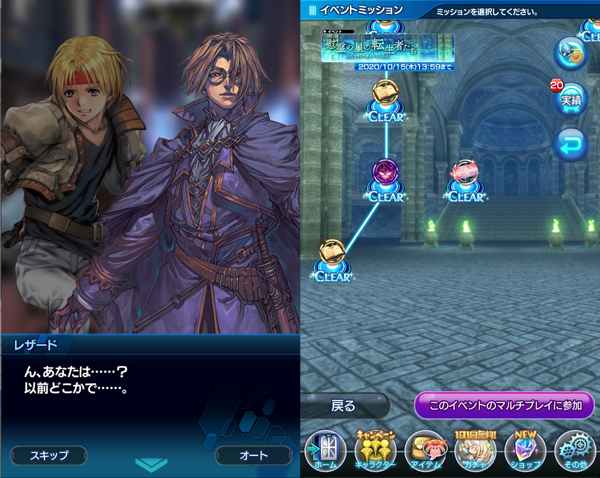Open the その他 gear menu
The width and height of the screenshot is (600, 478).
click(x=577, y=449)
